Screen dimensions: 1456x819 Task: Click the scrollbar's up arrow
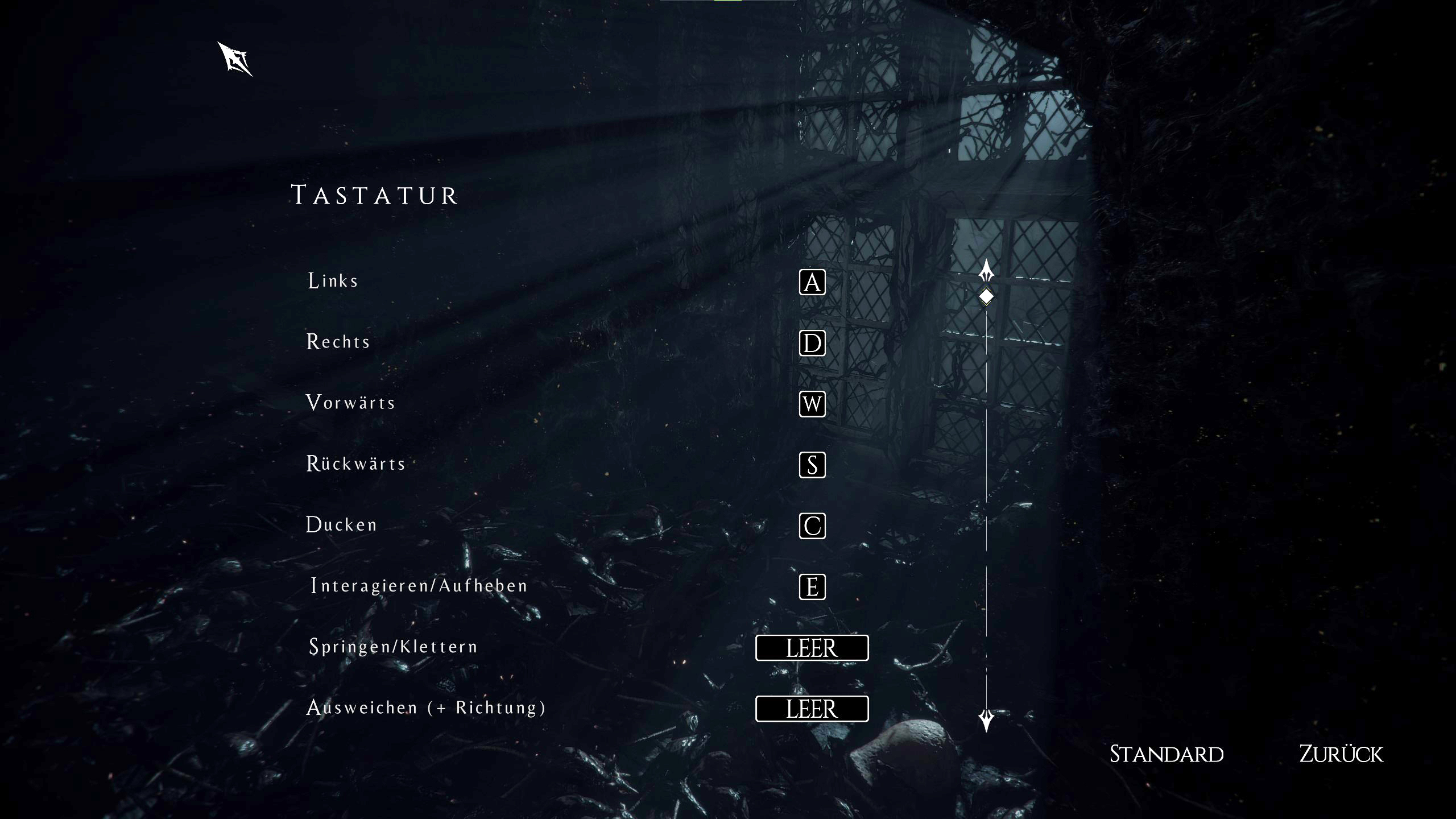click(x=986, y=270)
